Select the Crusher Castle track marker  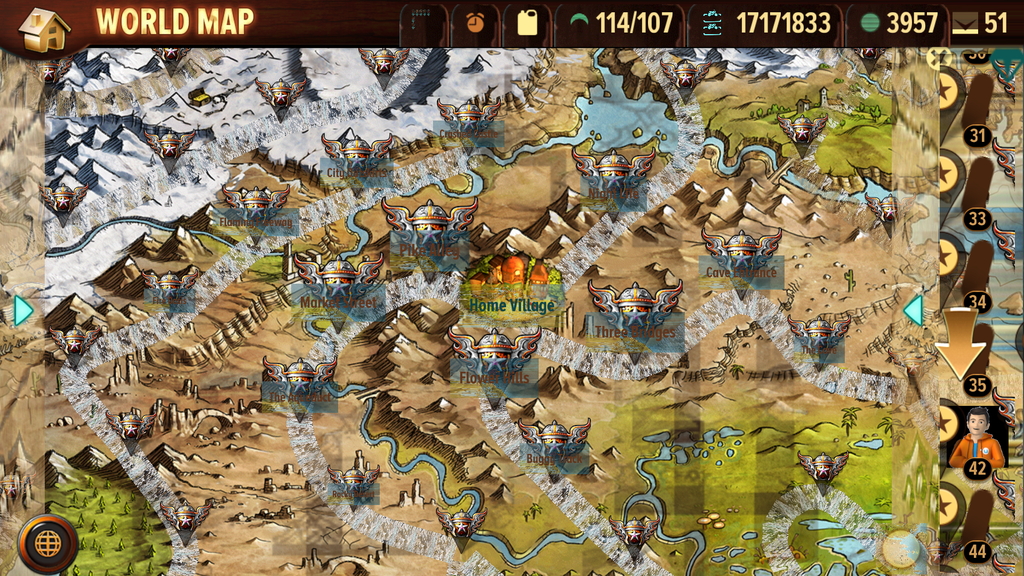point(468,118)
